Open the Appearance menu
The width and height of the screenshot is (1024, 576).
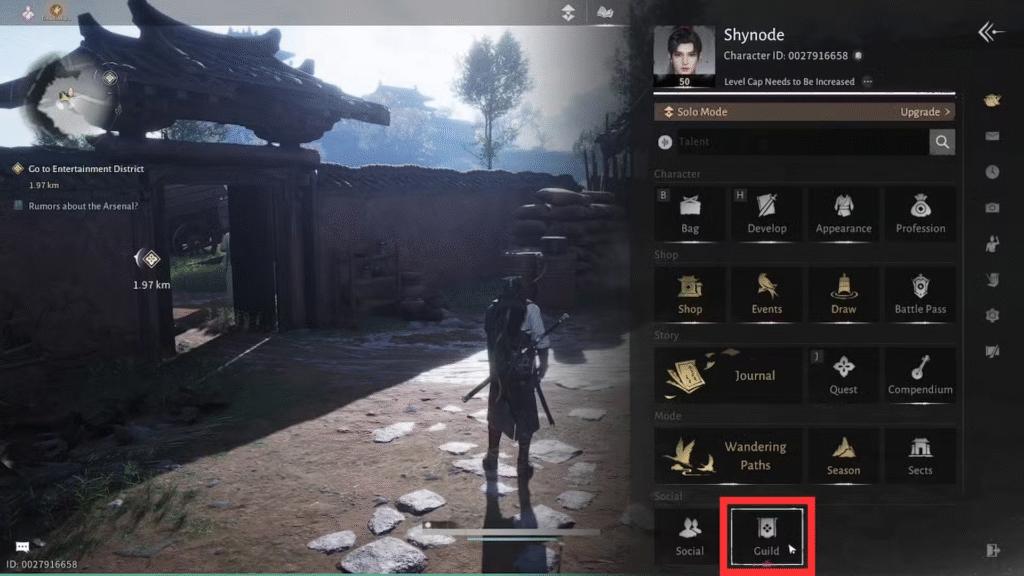(843, 213)
